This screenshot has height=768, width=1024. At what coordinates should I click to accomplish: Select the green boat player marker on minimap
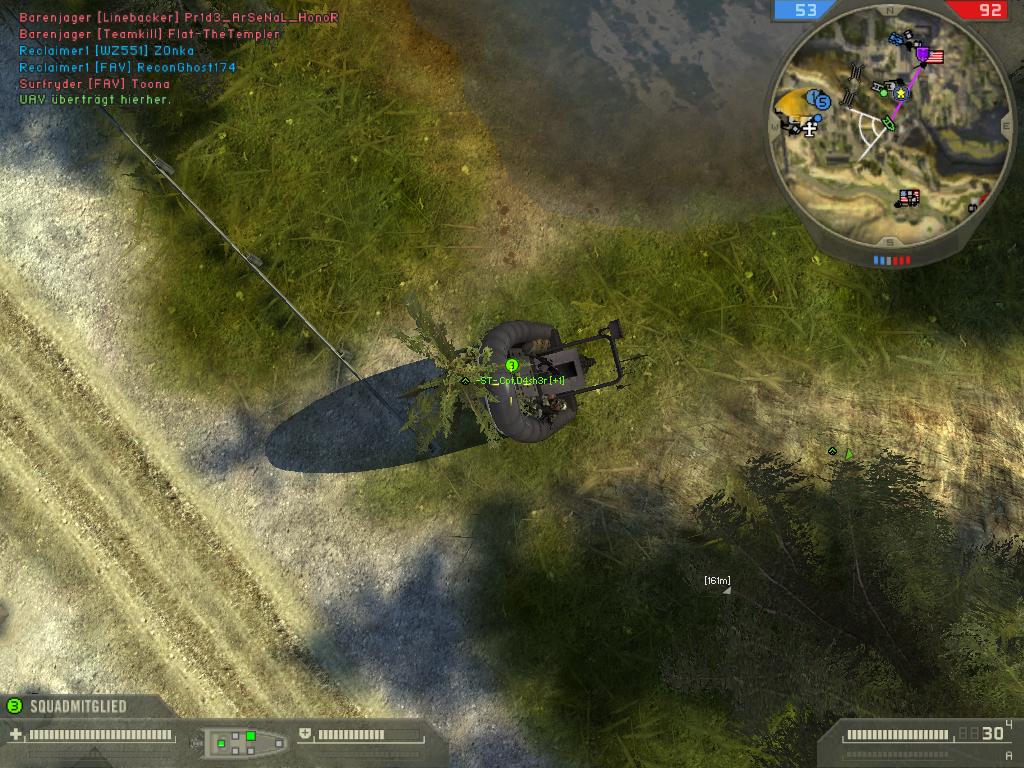886,124
